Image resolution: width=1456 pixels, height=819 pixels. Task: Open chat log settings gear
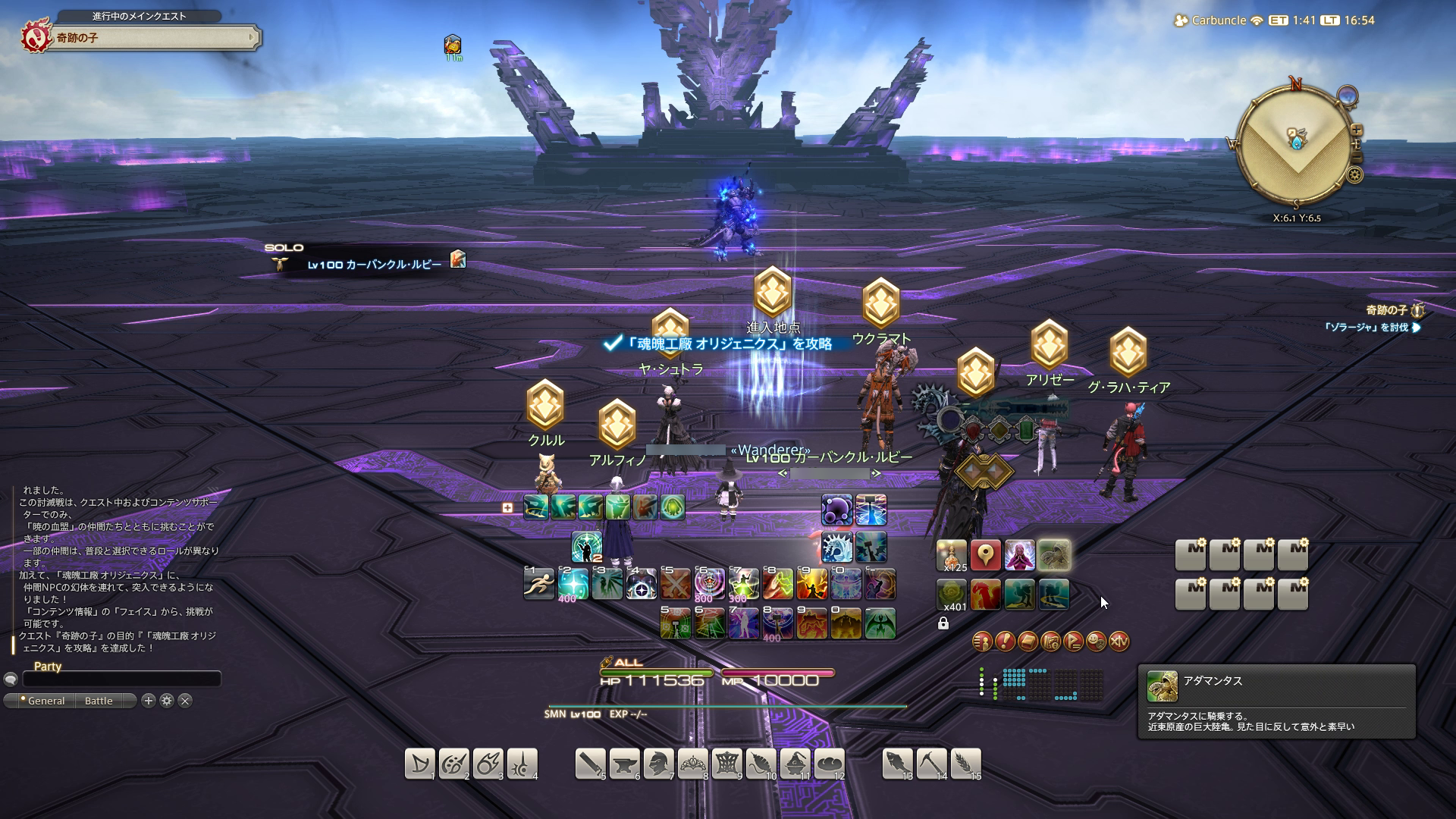167,701
